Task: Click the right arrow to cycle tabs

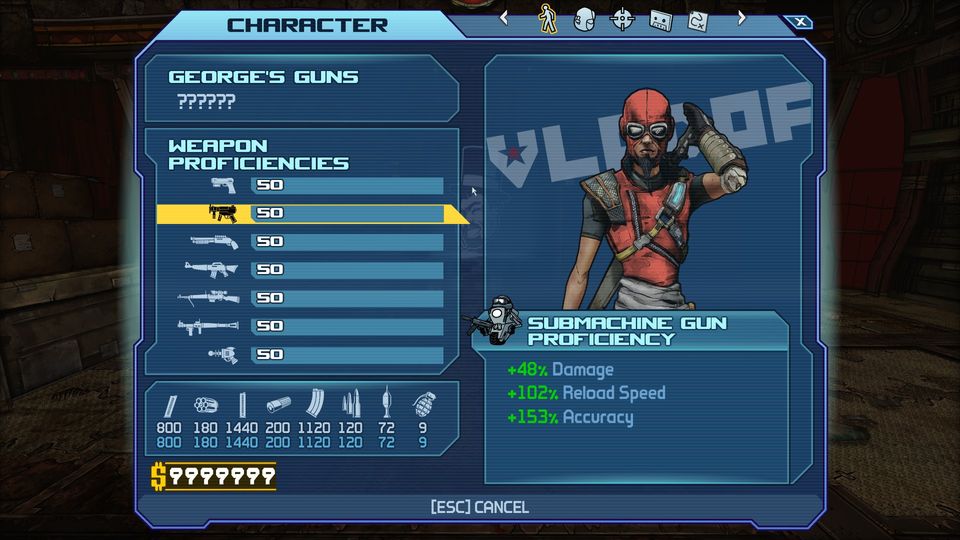Action: pyautogui.click(x=741, y=17)
